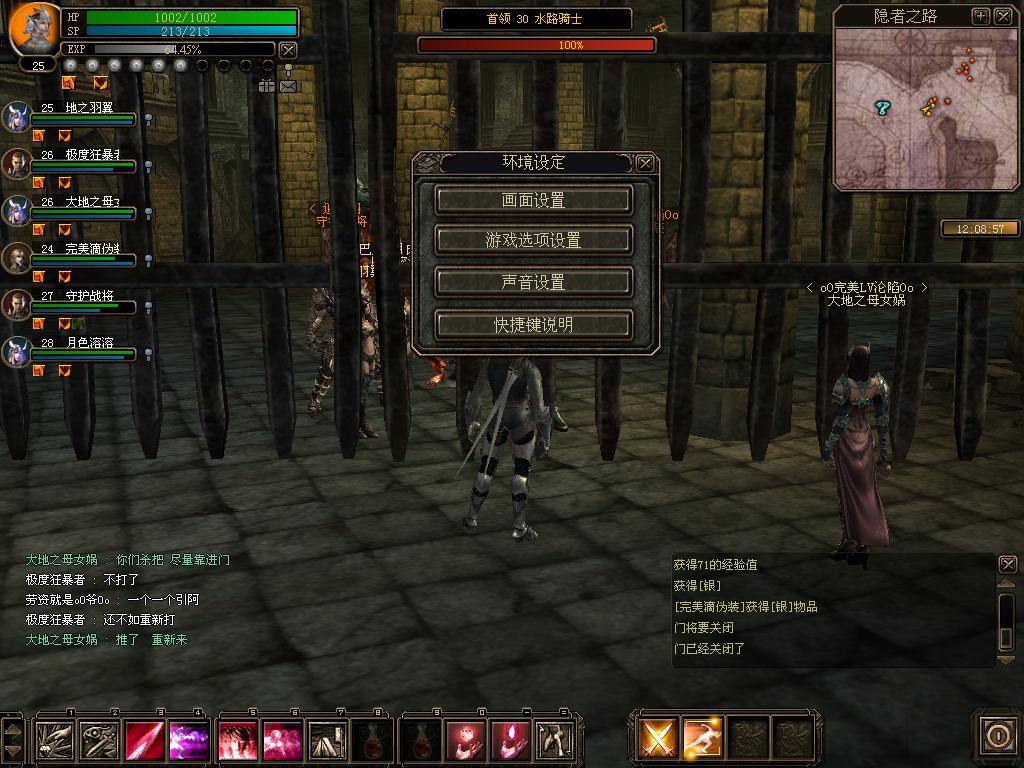Open 游戏选项设置 game options
Viewport: 1024px width, 768px height.
[x=533, y=241]
